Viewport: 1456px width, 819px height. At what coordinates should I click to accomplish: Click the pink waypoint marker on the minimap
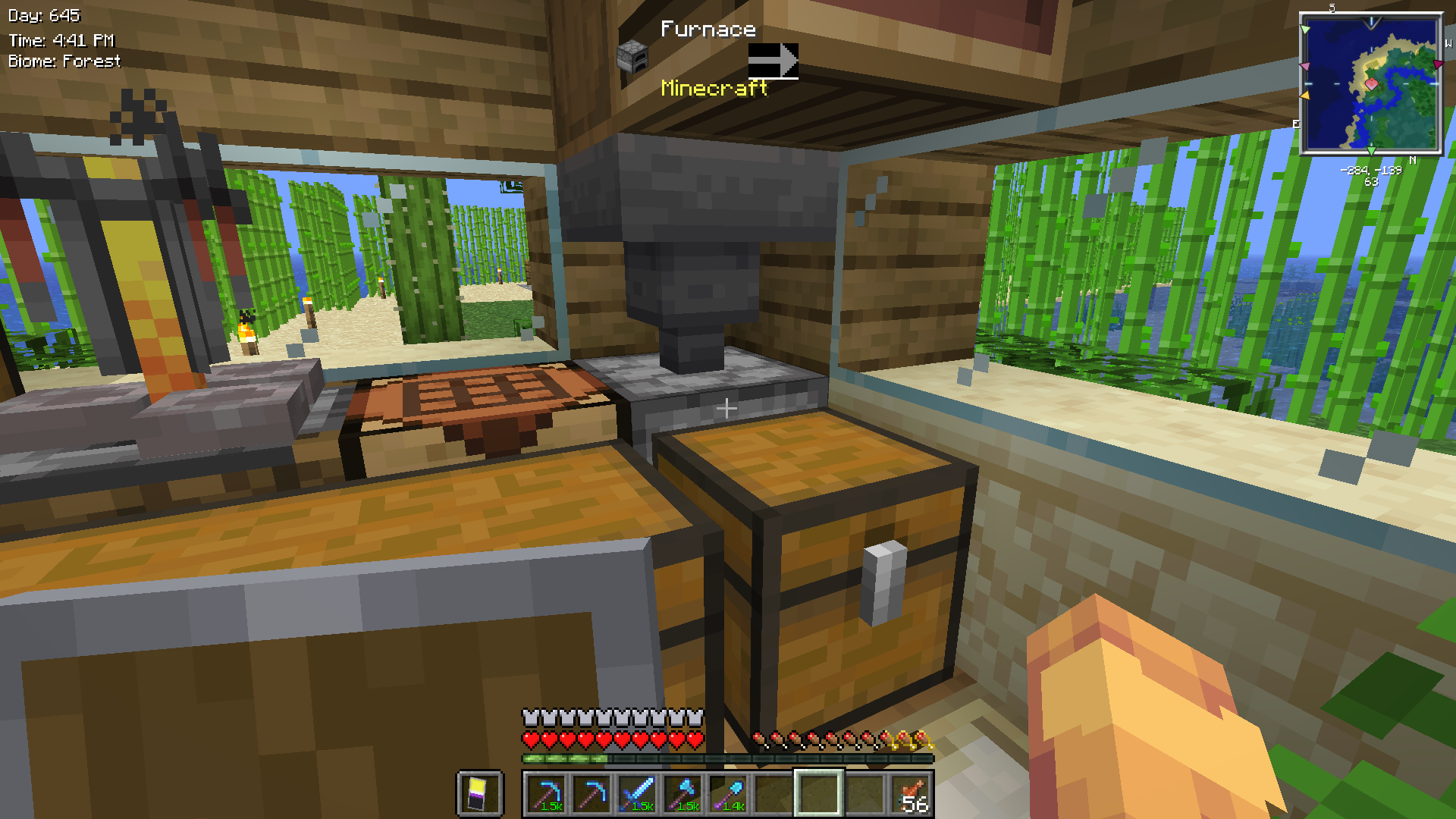[x=1306, y=67]
